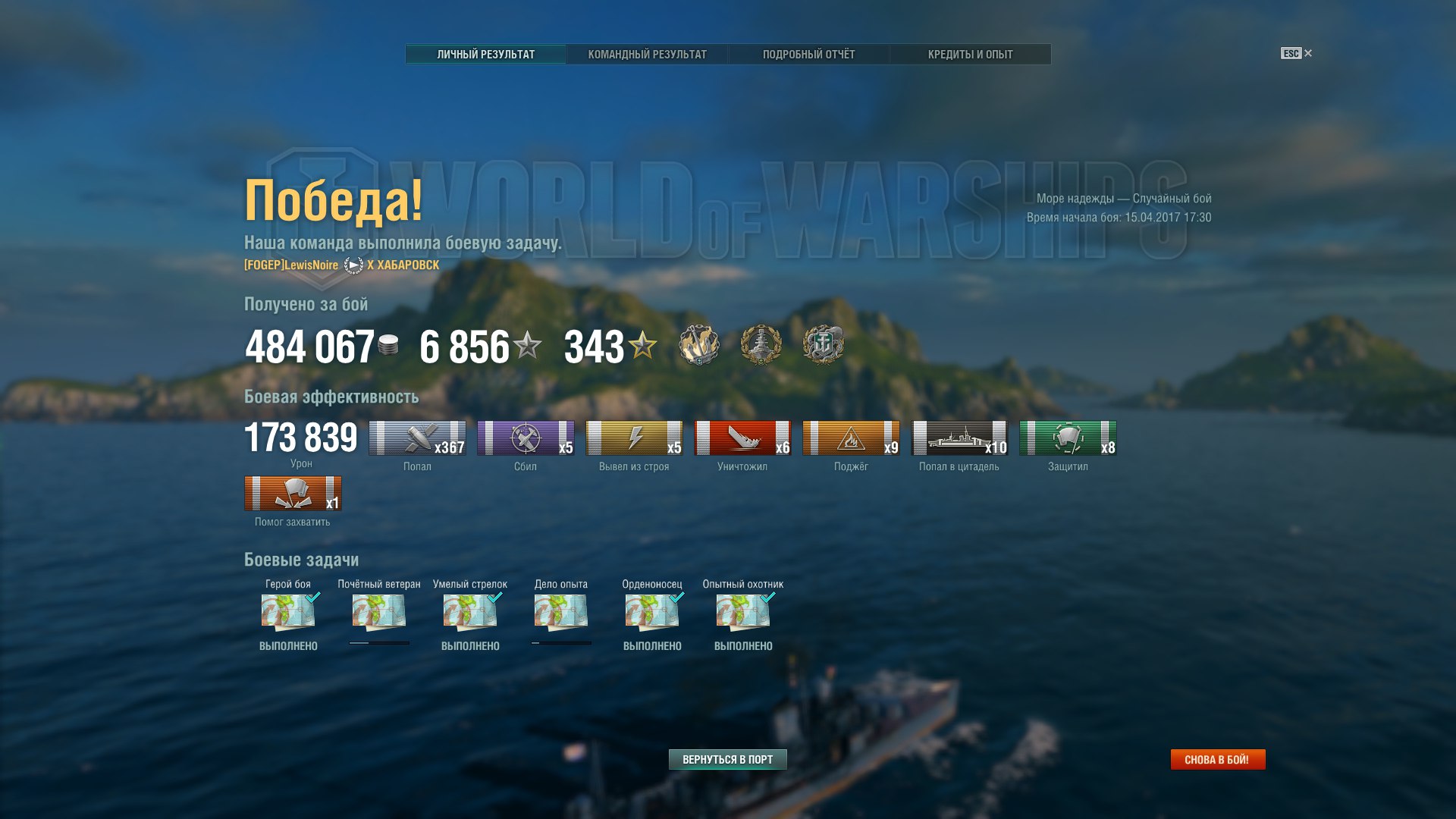The image size is (1456, 819).
Task: Open the Дело опыта mission
Action: 561,612
